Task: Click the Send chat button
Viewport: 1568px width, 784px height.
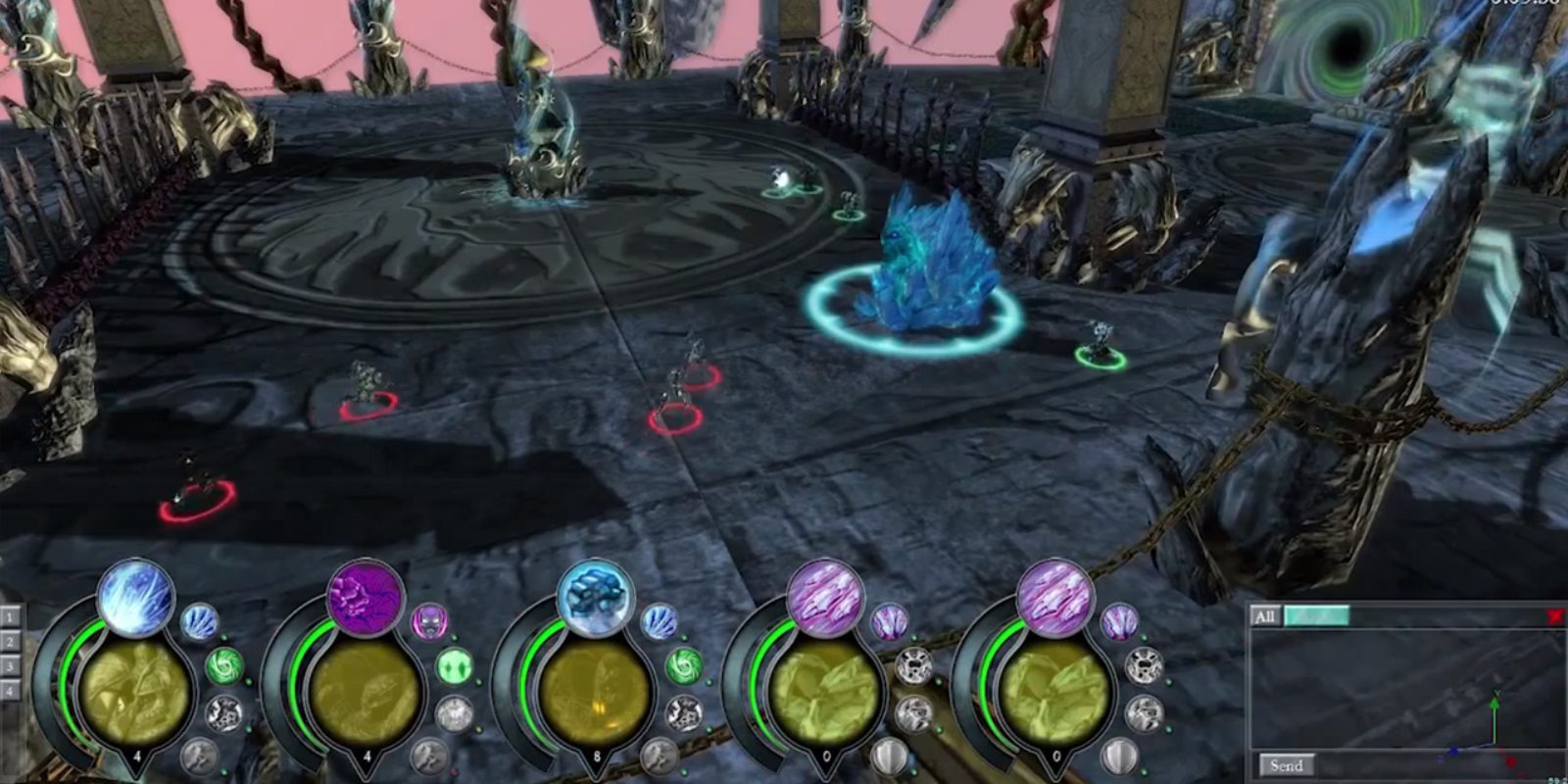Action: (1286, 765)
